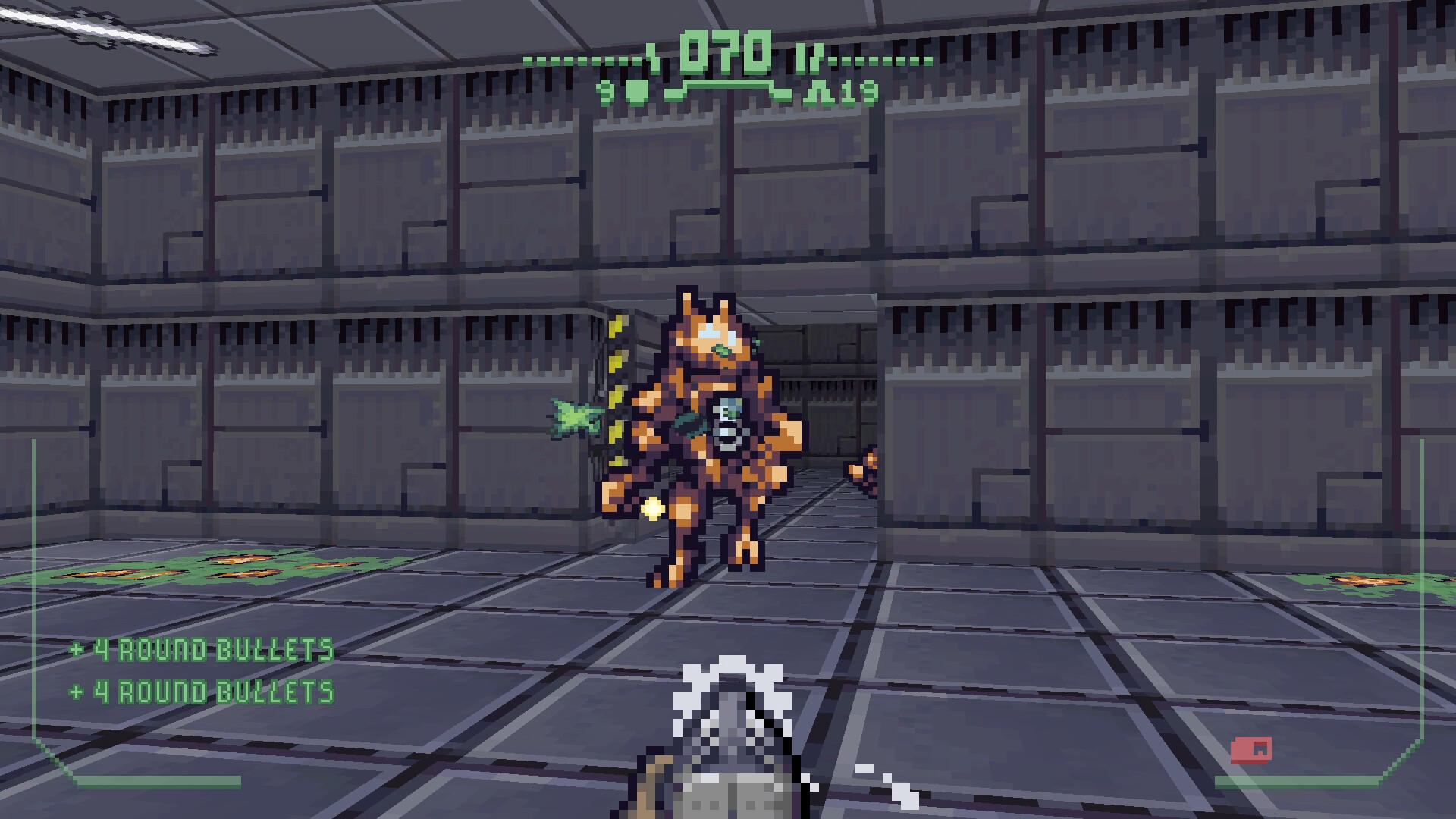The image size is (1456, 819).
Task: Select the second +4 ROUND BULLETS message
Action: (201, 691)
